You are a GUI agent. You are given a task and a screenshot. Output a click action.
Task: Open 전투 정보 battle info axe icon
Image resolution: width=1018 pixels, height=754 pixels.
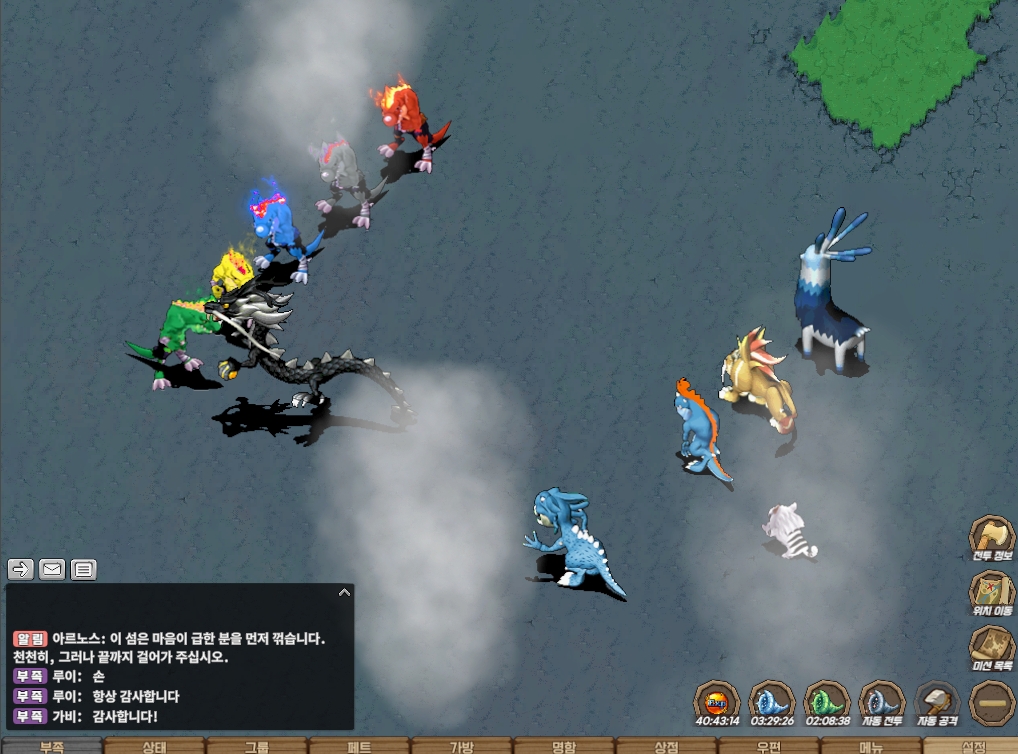pyautogui.click(x=993, y=538)
